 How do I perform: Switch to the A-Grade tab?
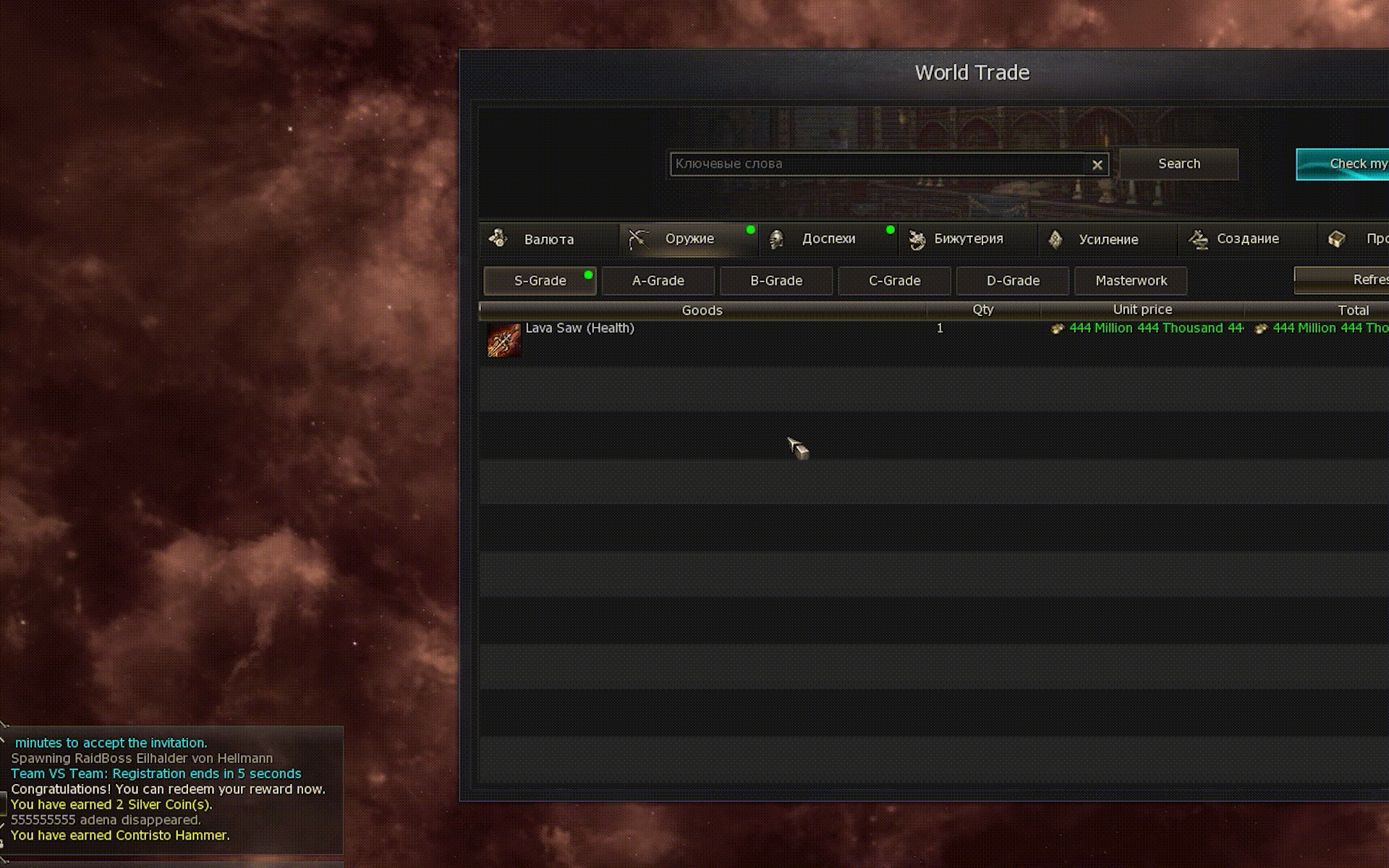click(658, 281)
